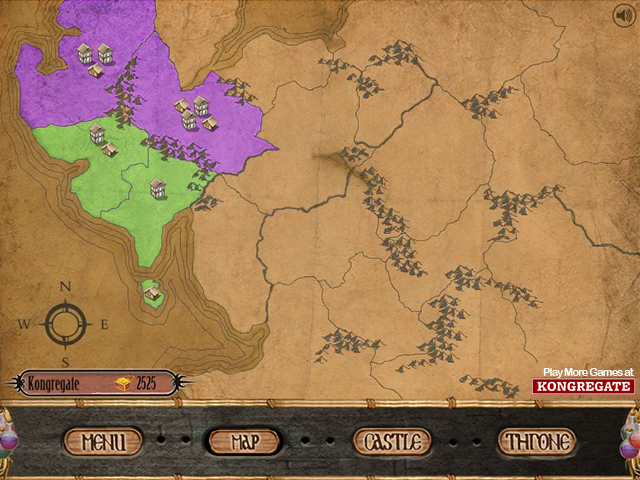Open the Throne room
Screen dimensions: 640x480
(x=537, y=441)
